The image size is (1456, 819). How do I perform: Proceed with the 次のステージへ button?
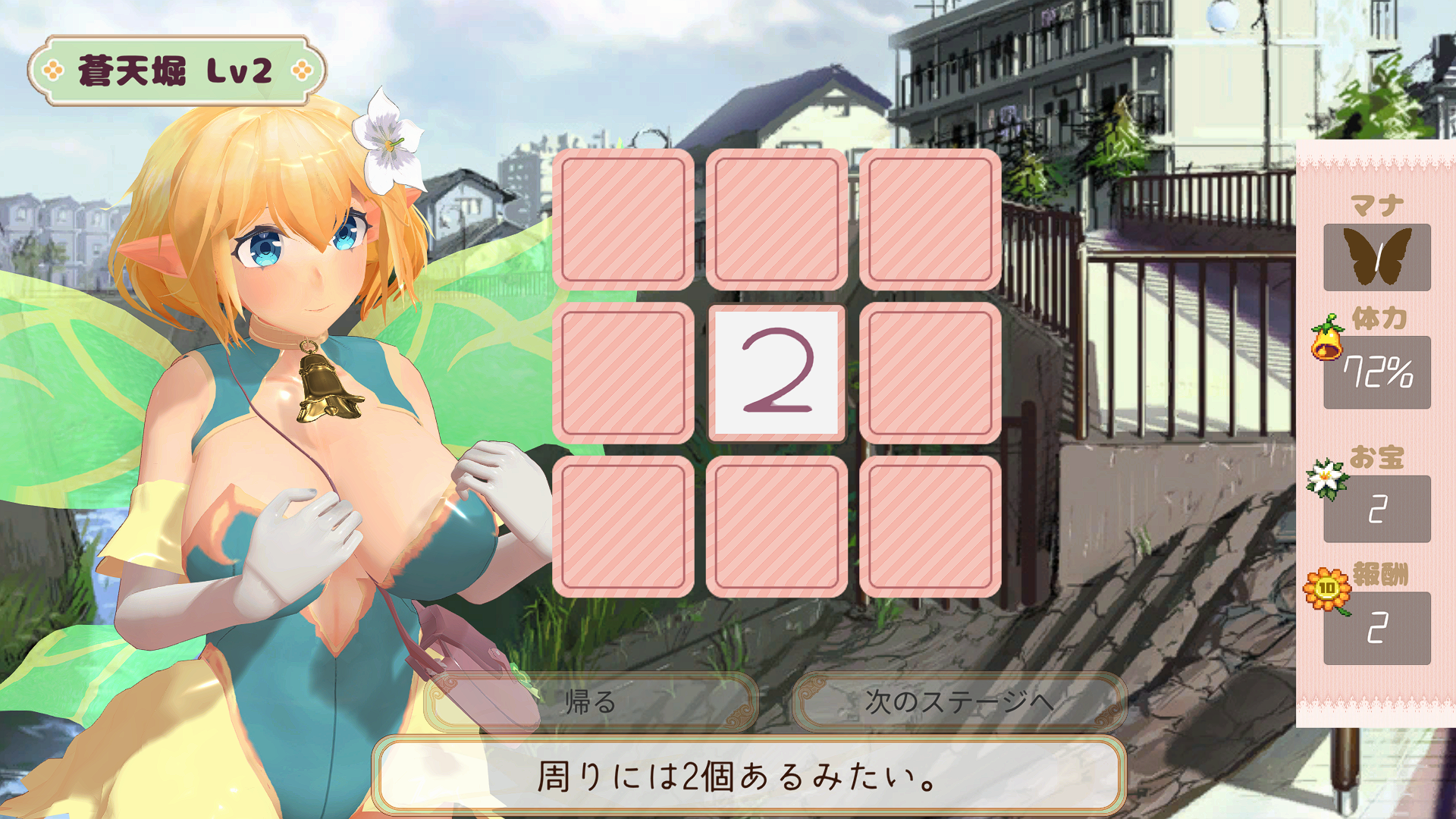[959, 702]
